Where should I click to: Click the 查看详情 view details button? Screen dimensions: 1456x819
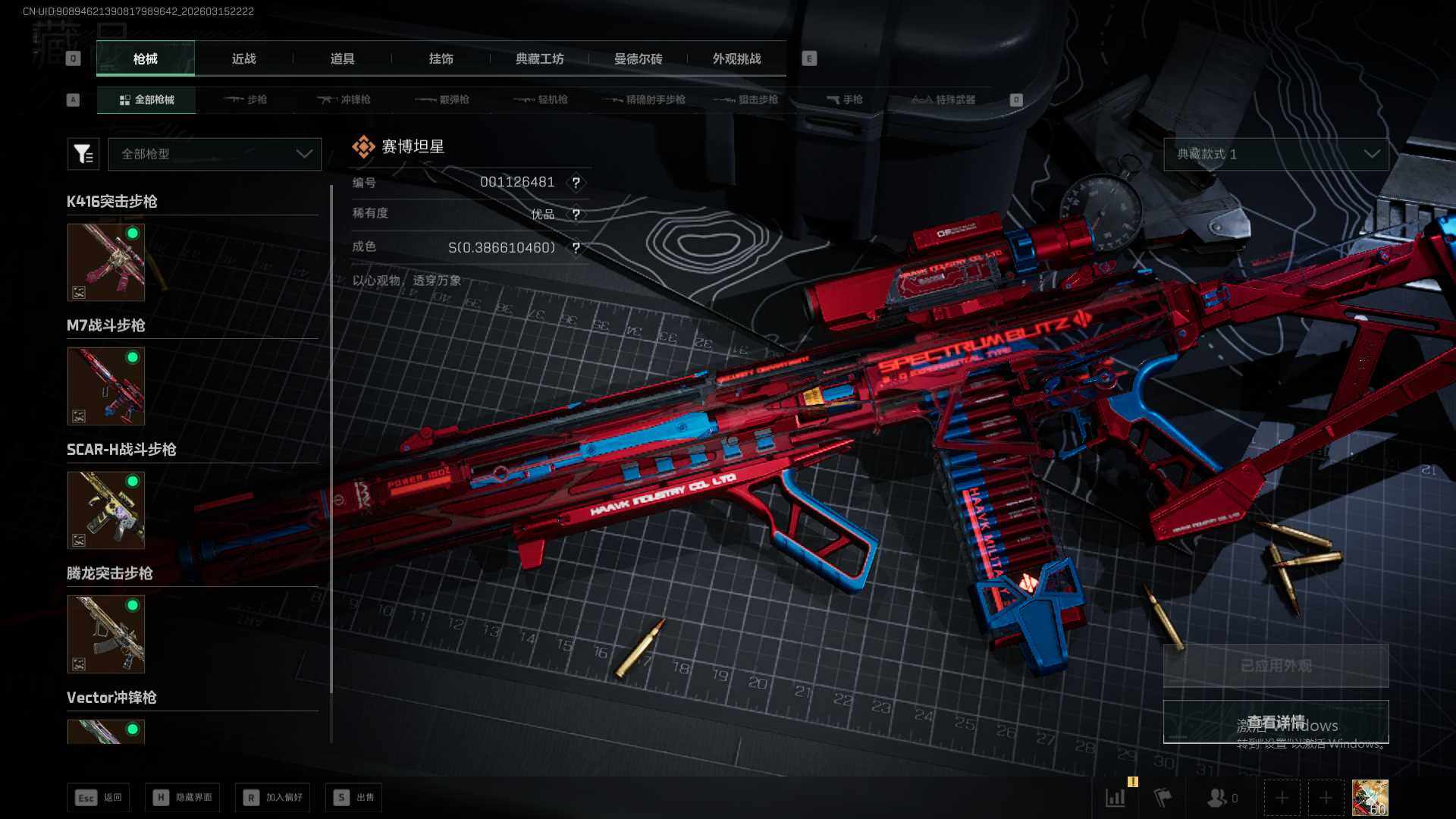click(1276, 722)
